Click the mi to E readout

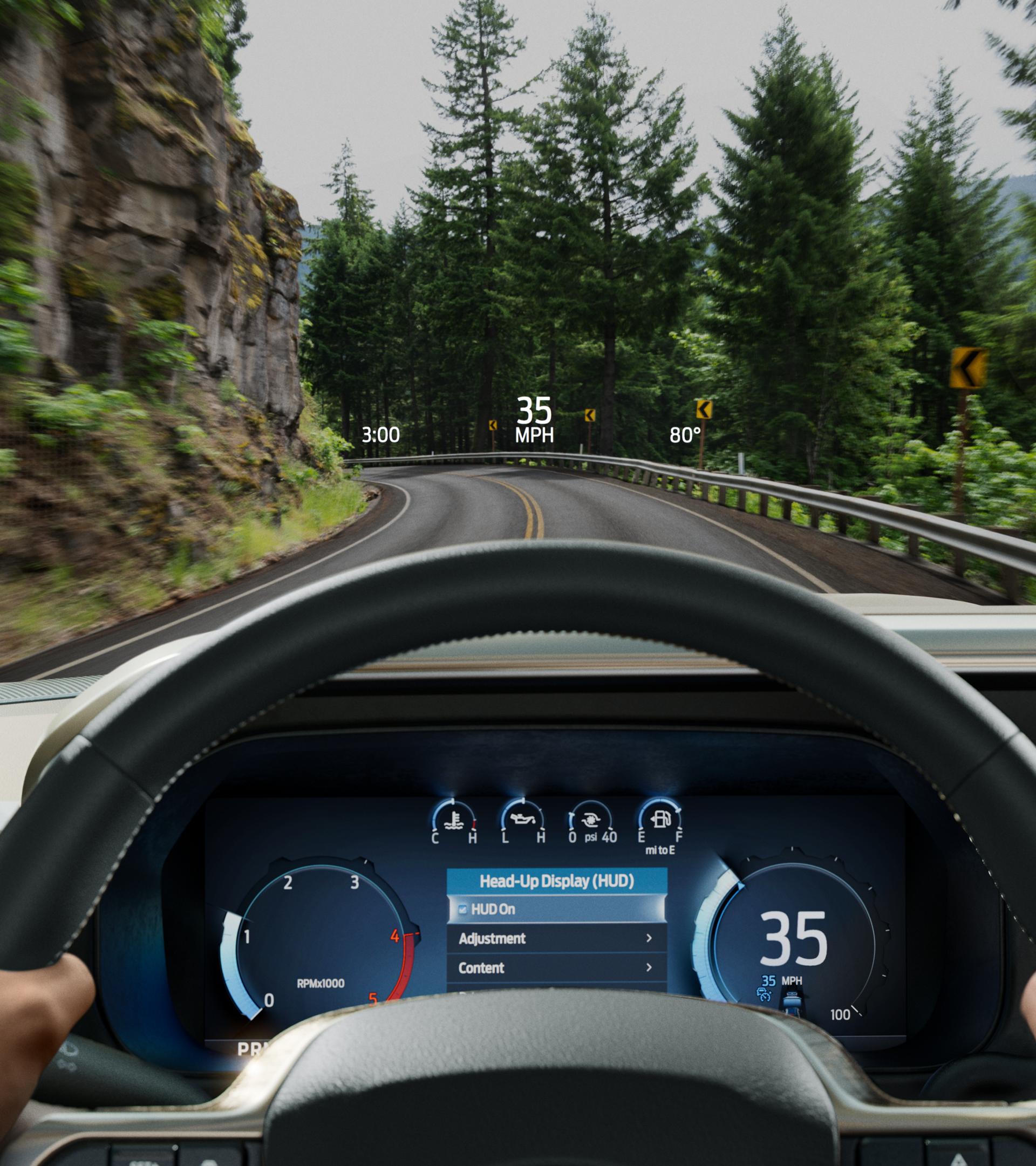click(x=660, y=850)
